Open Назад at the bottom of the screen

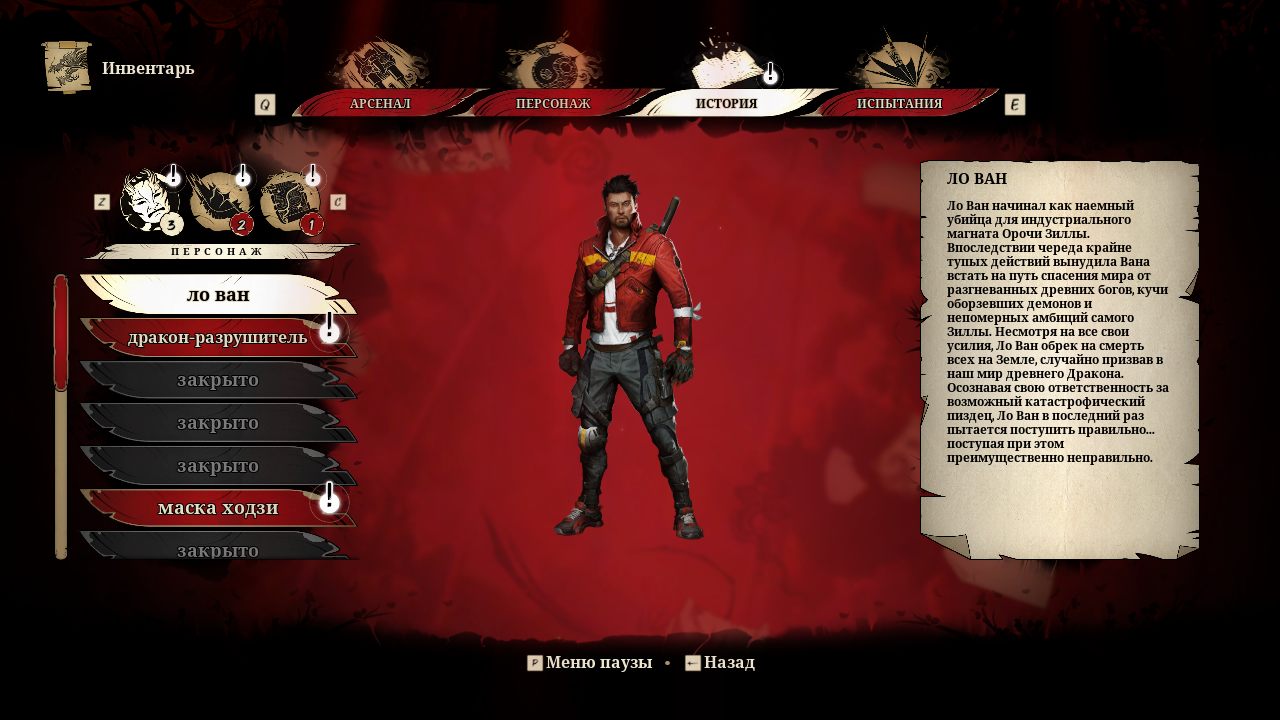[729, 662]
